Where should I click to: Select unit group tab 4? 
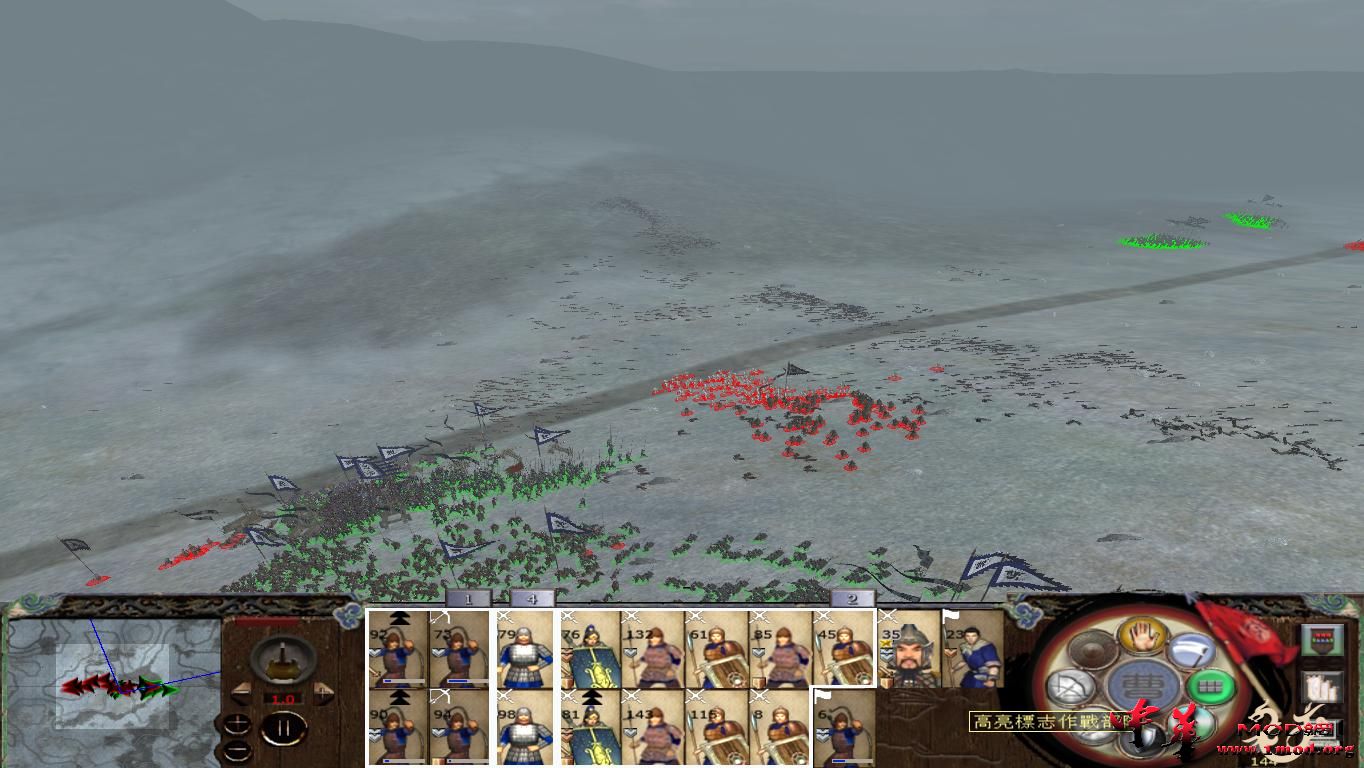pyautogui.click(x=530, y=600)
